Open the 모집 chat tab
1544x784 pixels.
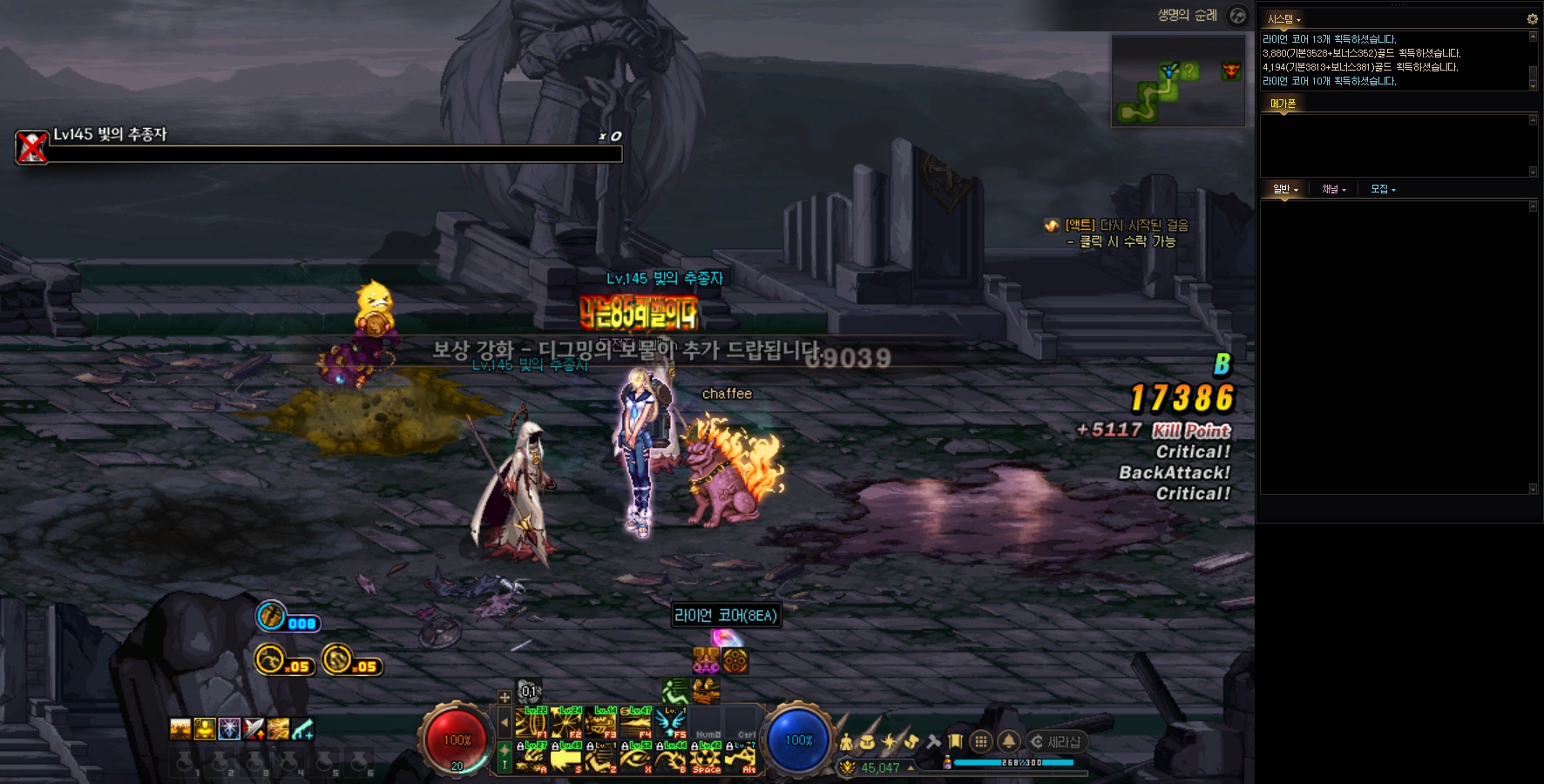tap(1382, 189)
